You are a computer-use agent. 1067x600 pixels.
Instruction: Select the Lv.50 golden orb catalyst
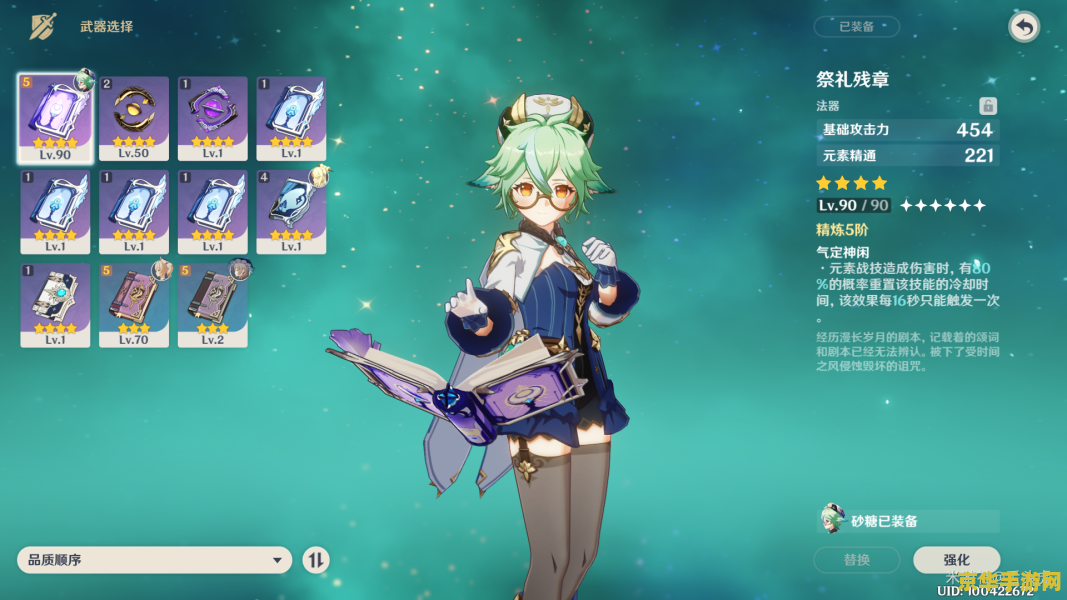pyautogui.click(x=134, y=118)
